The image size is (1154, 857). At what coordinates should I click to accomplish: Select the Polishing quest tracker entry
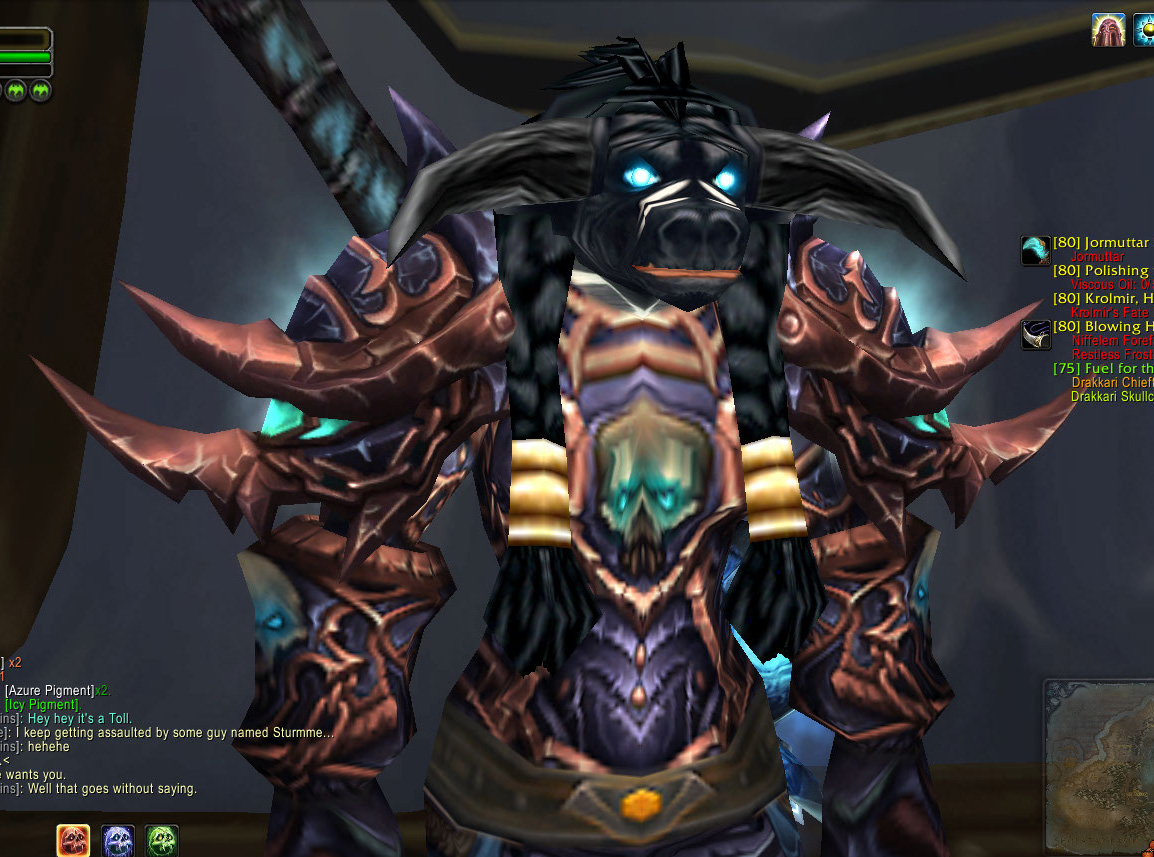pos(1102,271)
